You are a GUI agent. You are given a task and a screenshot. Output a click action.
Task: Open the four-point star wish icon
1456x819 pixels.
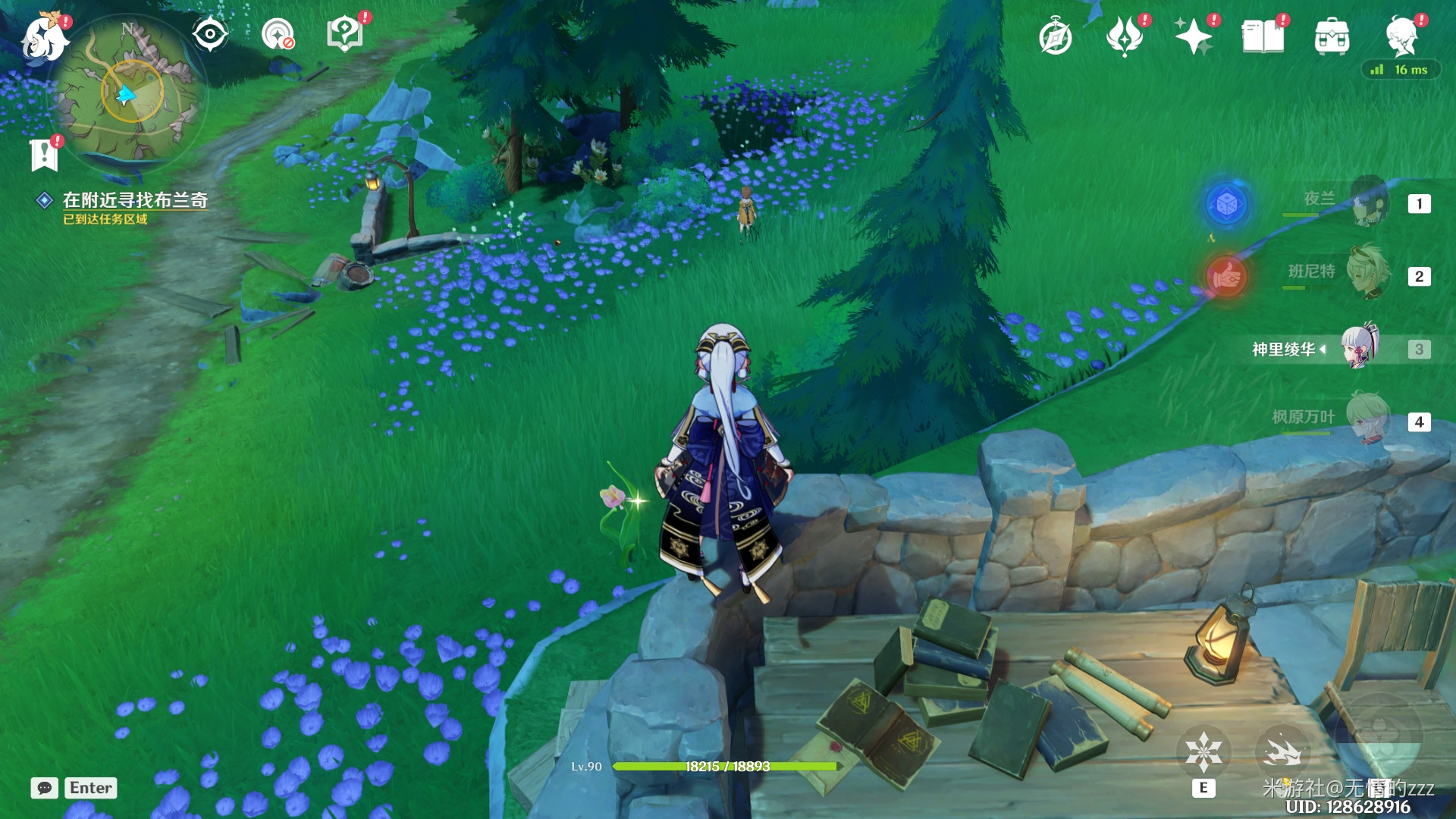pyautogui.click(x=1193, y=37)
